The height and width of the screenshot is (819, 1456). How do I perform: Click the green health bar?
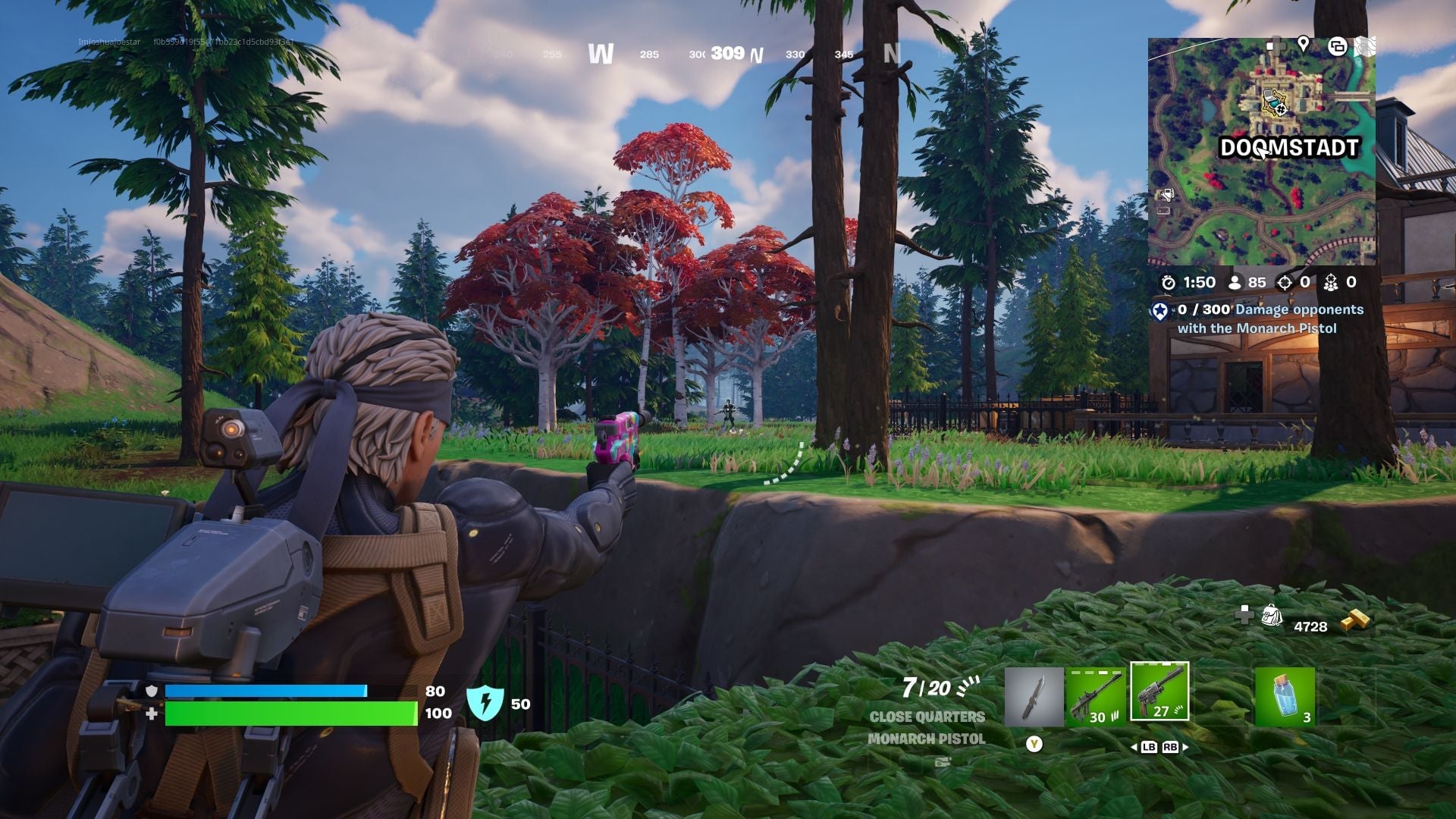tap(292, 713)
